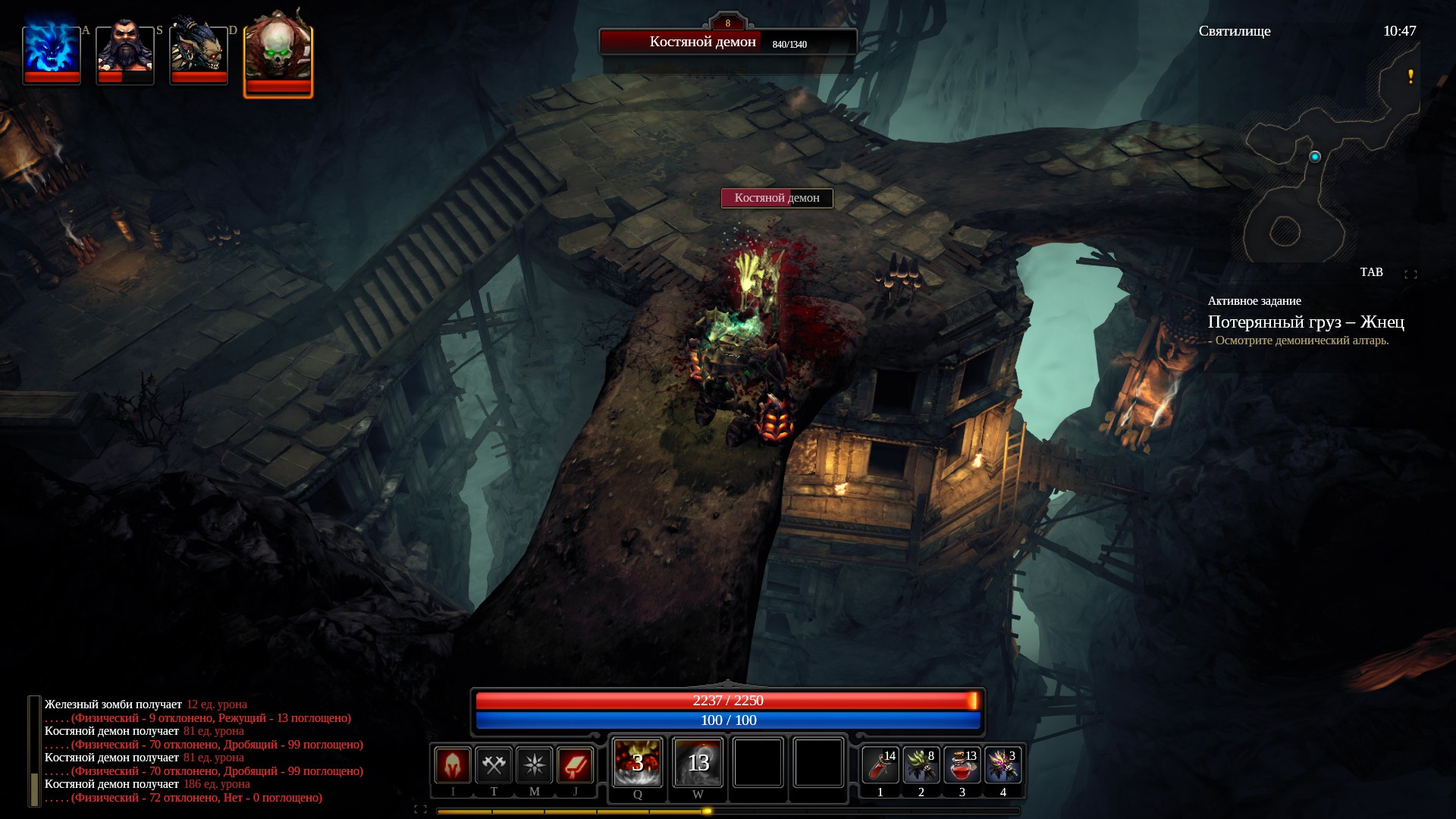Use the pink-flowered herb in slot 4
The image size is (1456, 819).
[1003, 765]
